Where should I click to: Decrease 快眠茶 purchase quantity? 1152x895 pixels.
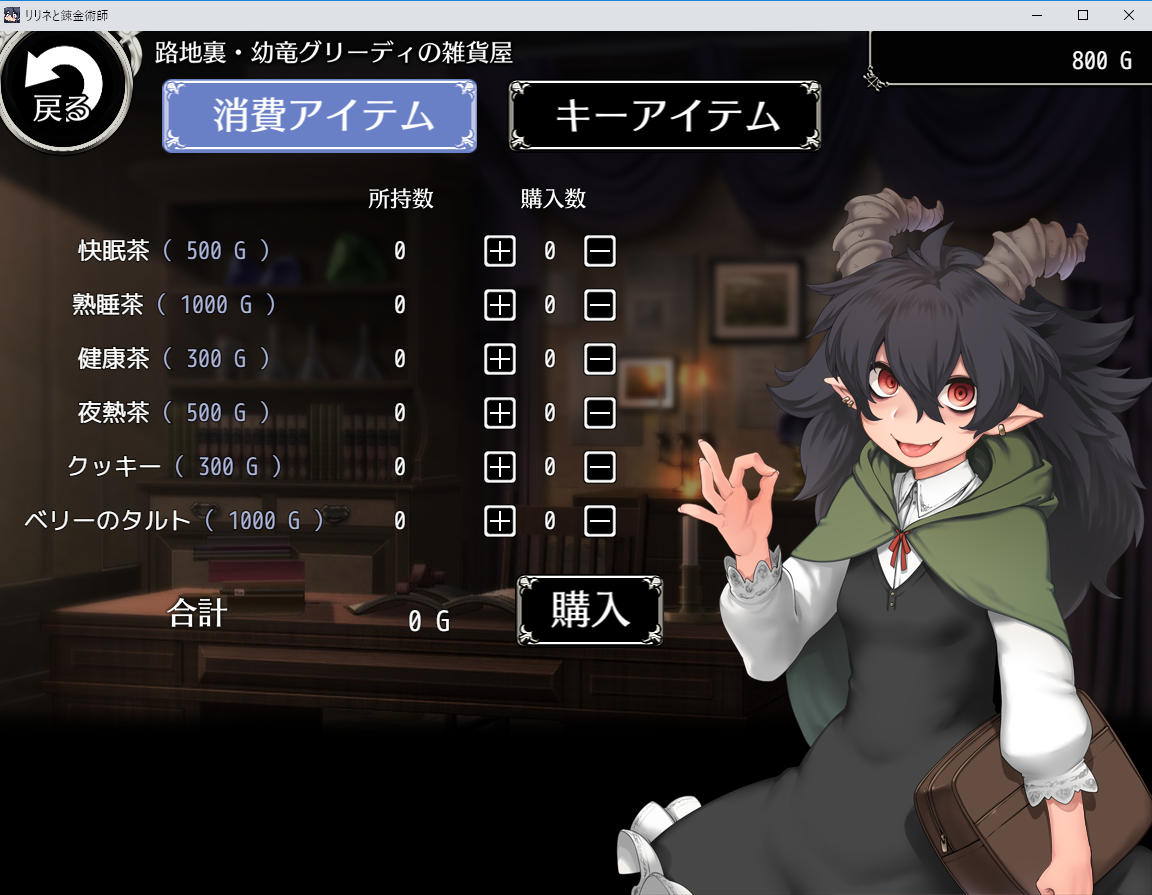[x=600, y=251]
